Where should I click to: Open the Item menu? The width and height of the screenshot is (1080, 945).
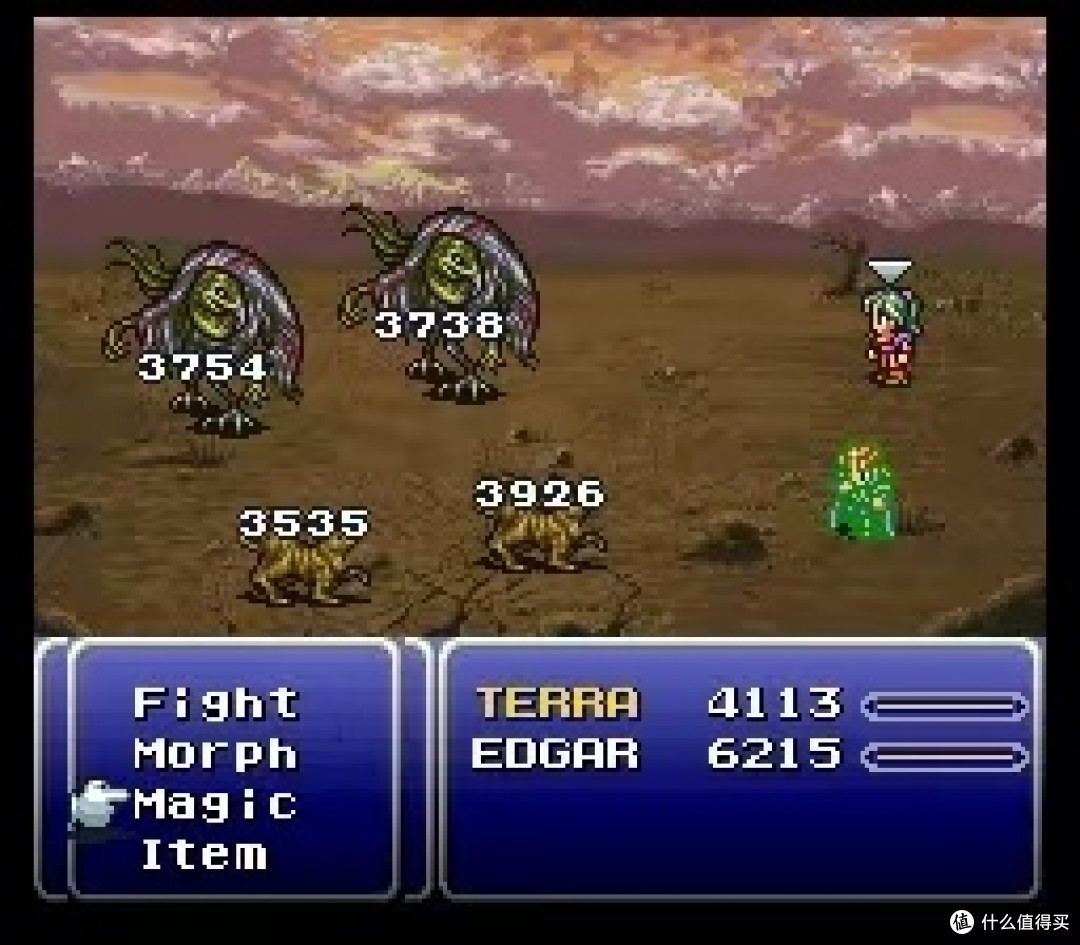click(204, 854)
